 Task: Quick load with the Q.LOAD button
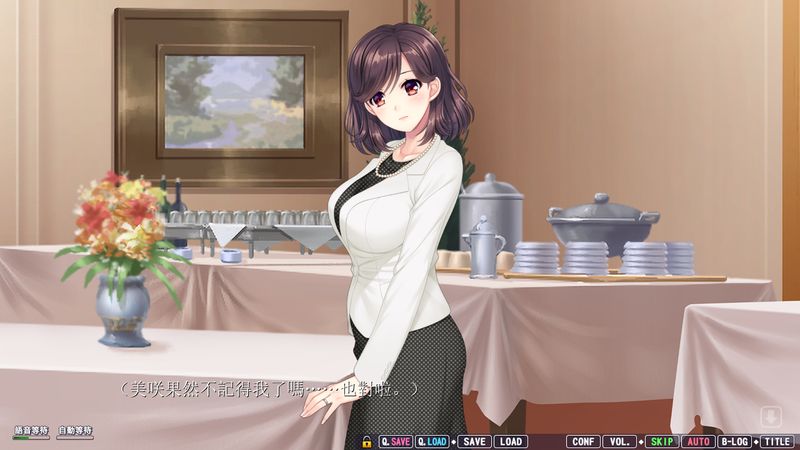pos(432,441)
